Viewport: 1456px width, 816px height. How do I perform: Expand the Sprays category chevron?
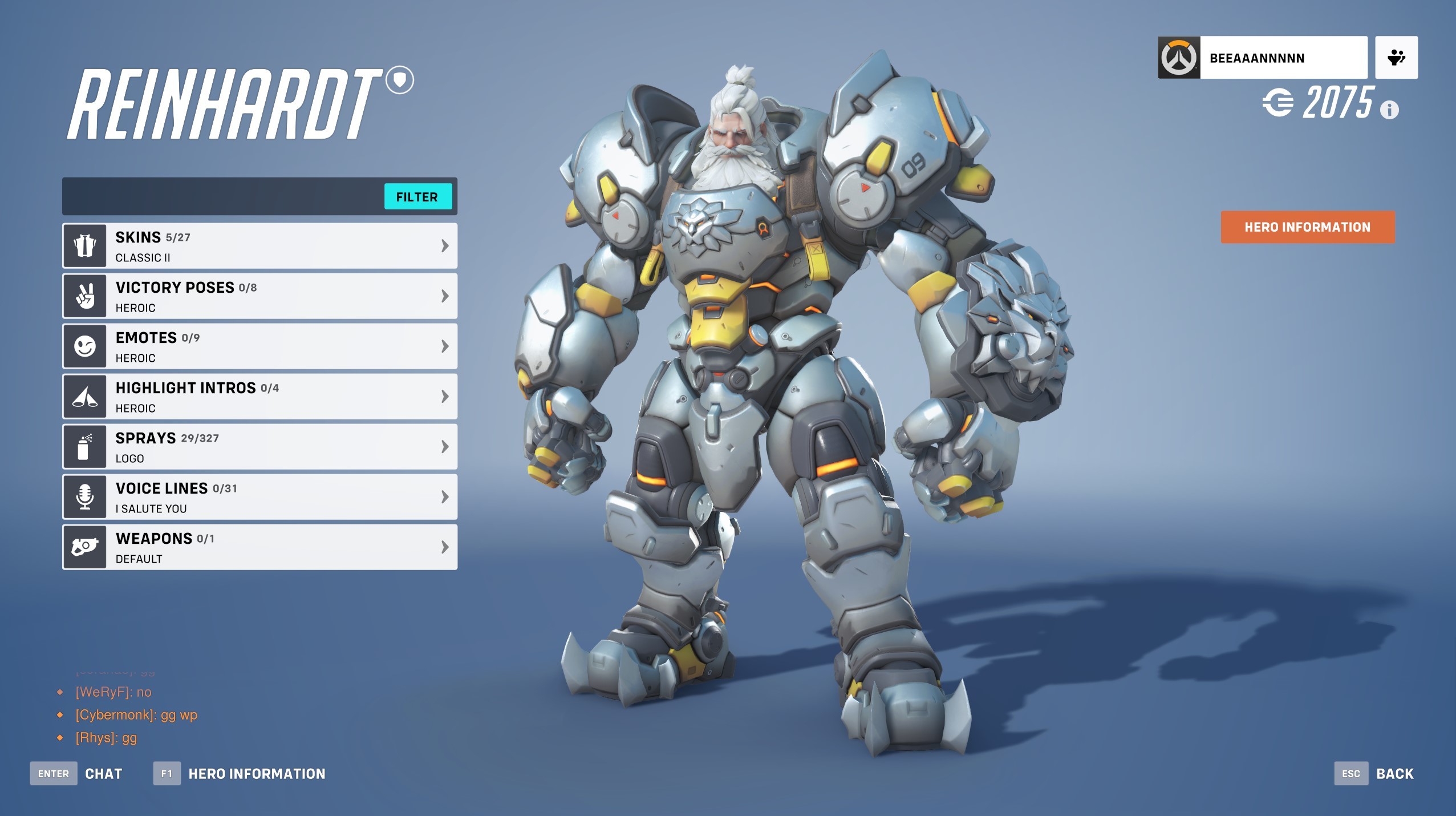pos(444,446)
